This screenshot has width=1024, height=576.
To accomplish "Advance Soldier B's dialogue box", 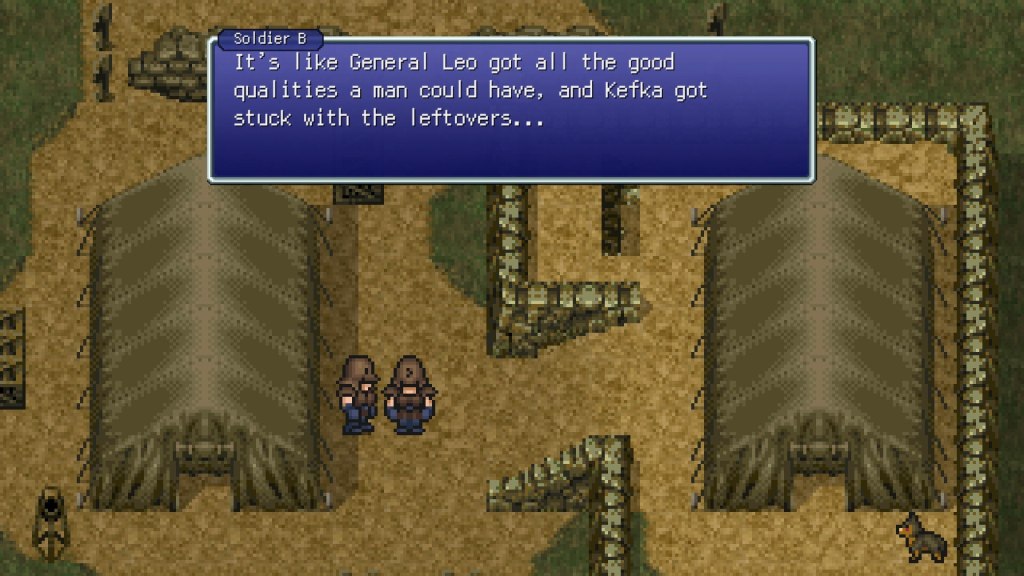I will click(x=510, y=110).
